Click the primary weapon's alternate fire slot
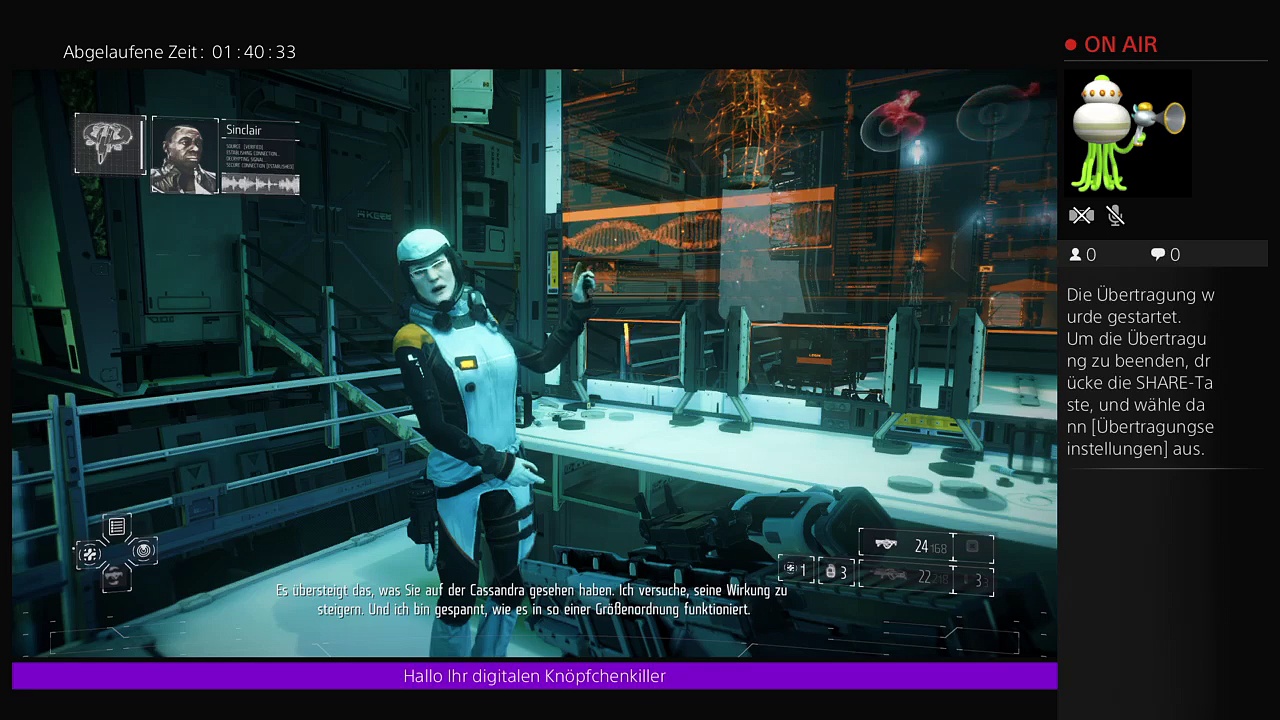1280x720 pixels. pyautogui.click(x=973, y=547)
